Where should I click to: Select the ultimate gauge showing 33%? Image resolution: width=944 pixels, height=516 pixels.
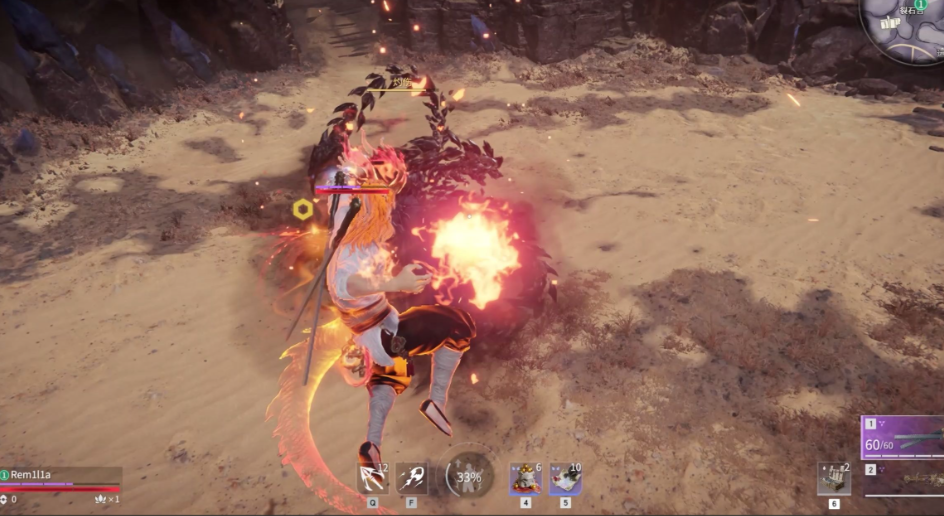(468, 476)
